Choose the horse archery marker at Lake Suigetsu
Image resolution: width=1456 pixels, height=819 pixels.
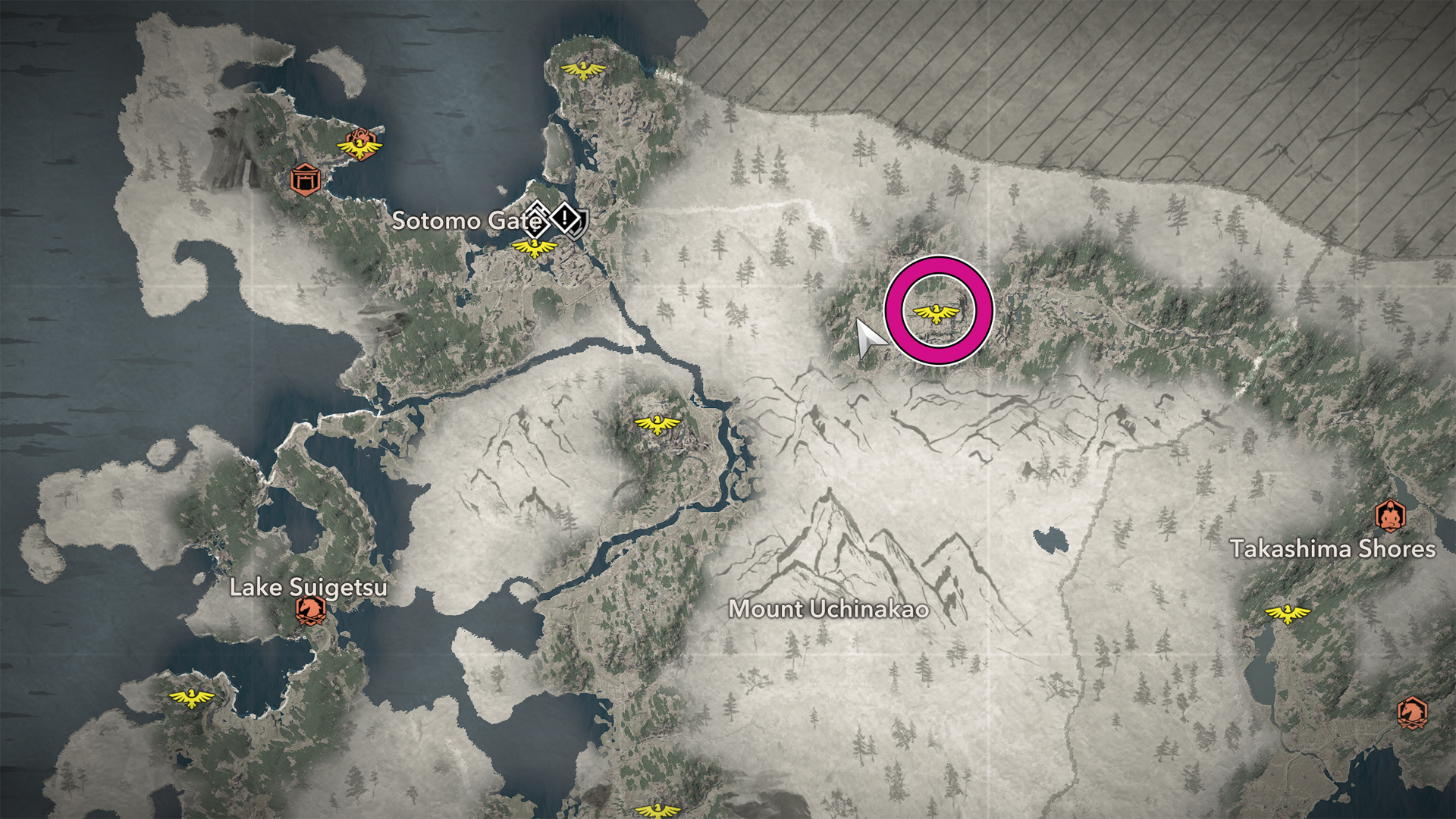(x=310, y=609)
